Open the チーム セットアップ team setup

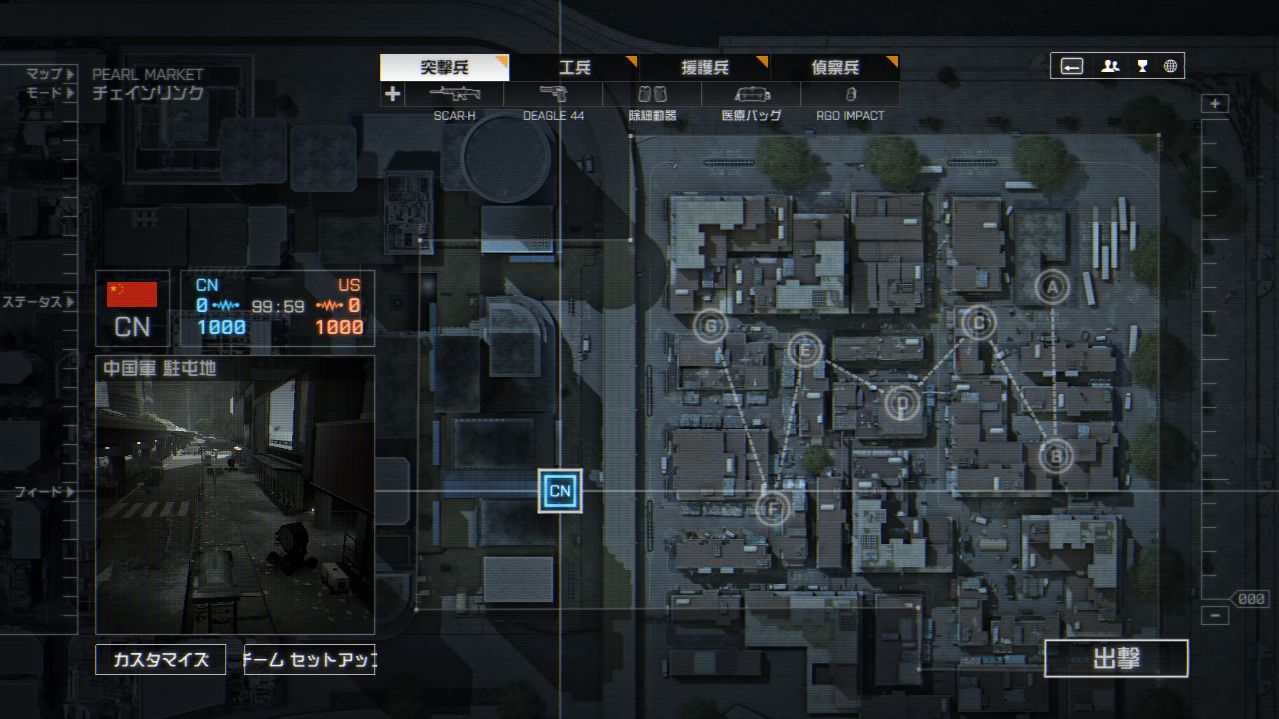(309, 660)
